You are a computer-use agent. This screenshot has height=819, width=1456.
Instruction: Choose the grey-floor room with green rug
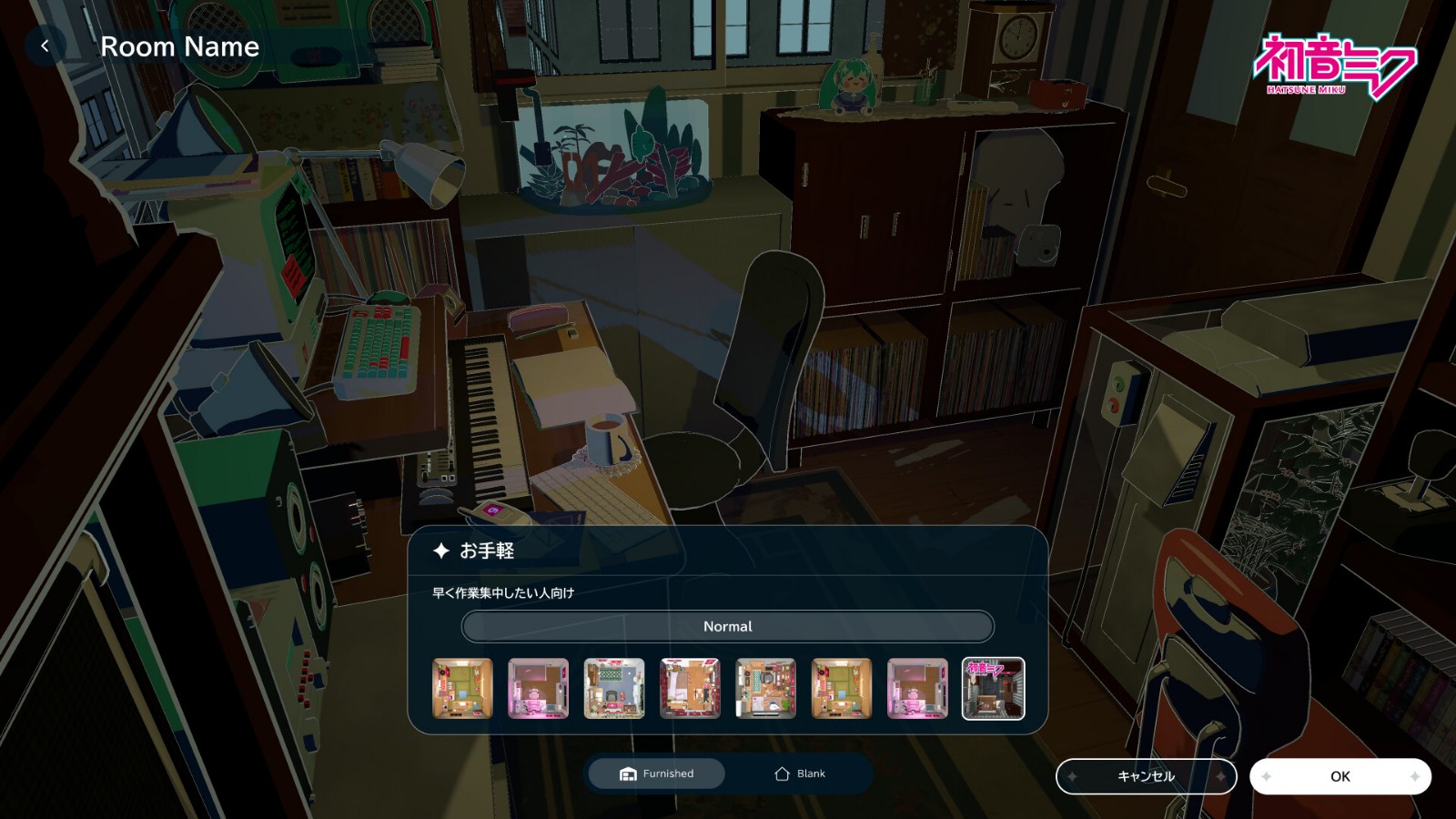coord(614,689)
